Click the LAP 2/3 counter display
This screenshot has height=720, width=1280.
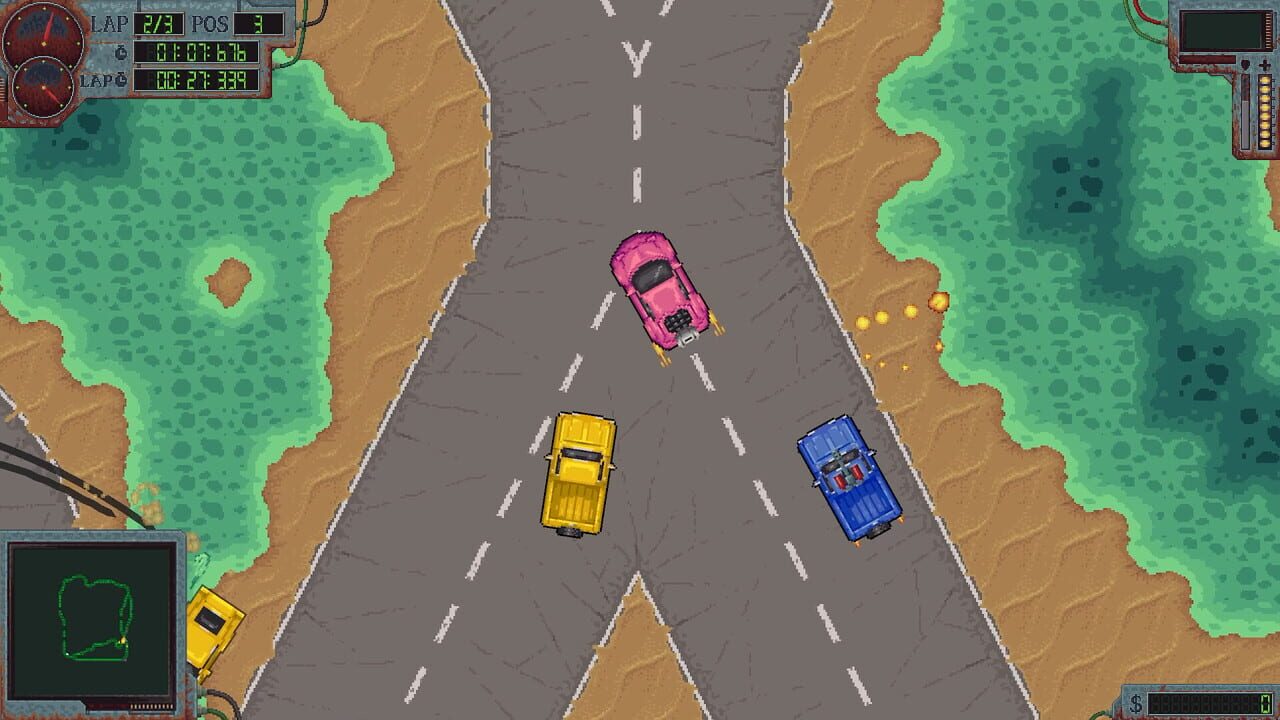(157, 24)
